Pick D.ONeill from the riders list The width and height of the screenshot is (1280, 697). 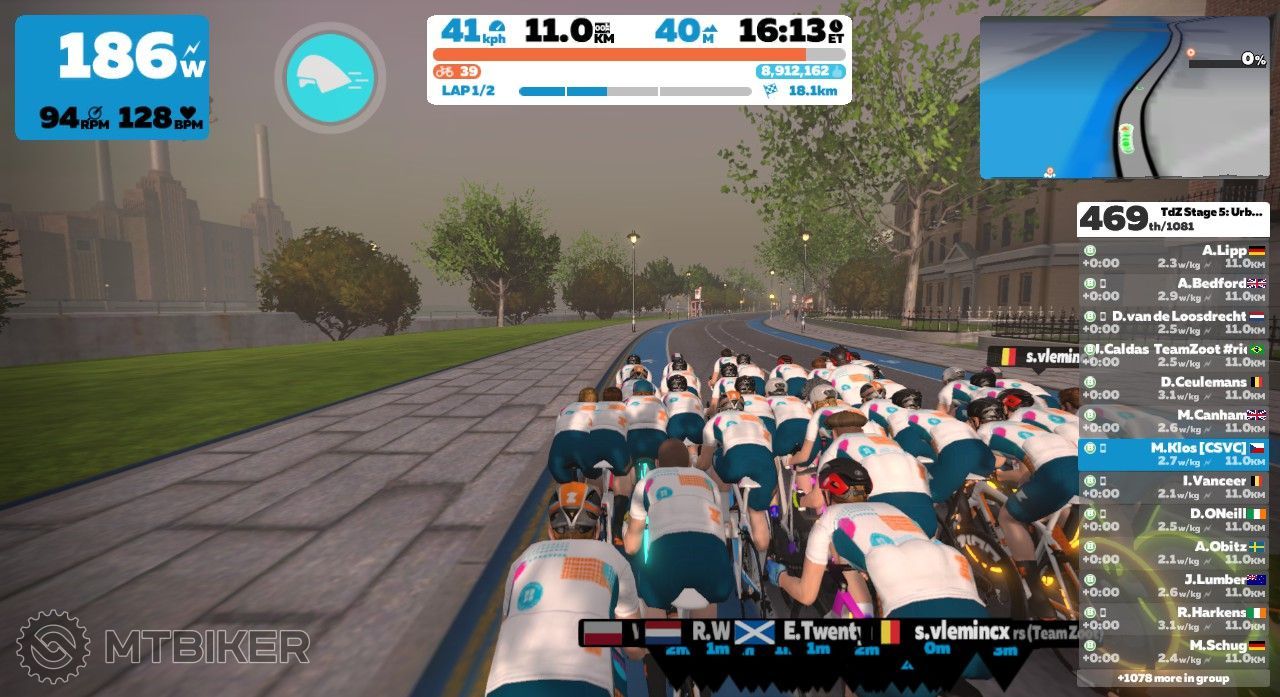pos(1173,520)
